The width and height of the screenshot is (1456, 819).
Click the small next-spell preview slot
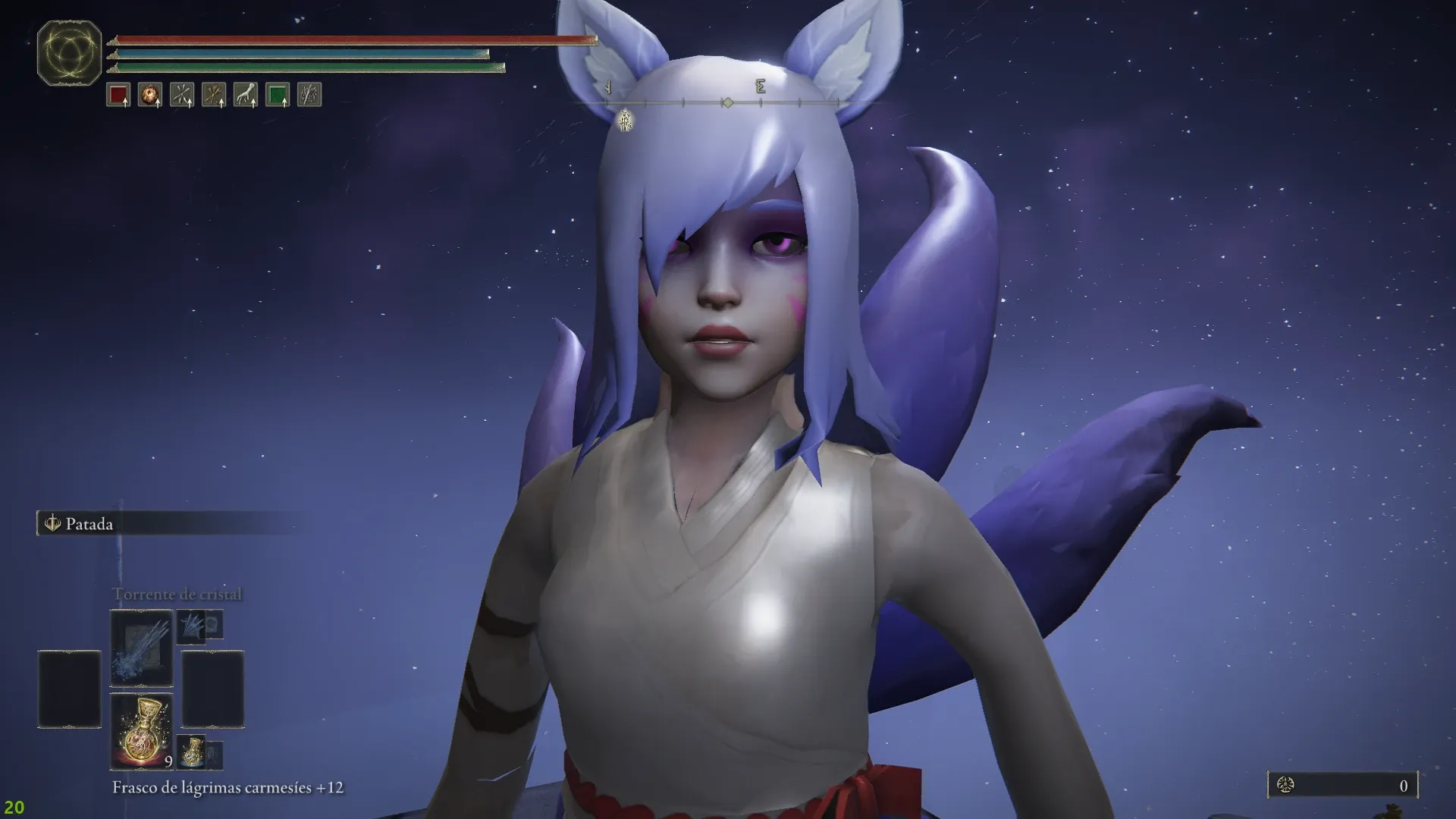click(192, 626)
